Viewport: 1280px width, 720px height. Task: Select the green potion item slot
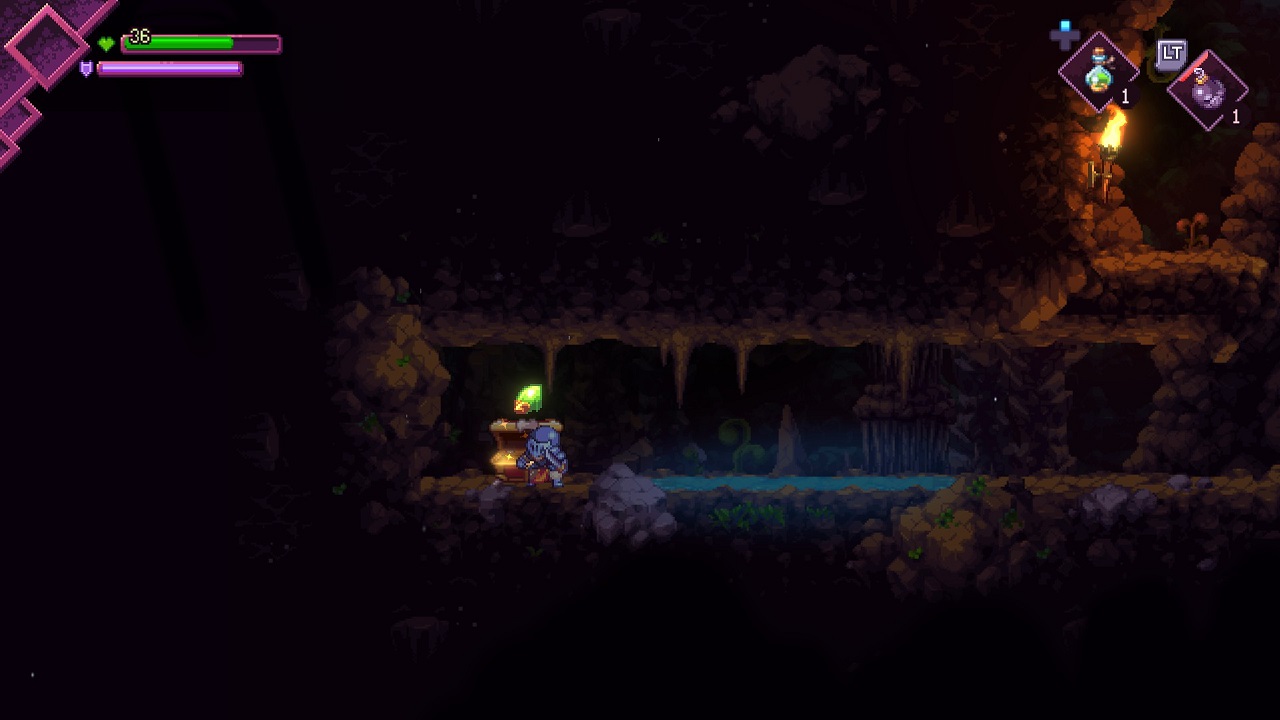point(1099,72)
